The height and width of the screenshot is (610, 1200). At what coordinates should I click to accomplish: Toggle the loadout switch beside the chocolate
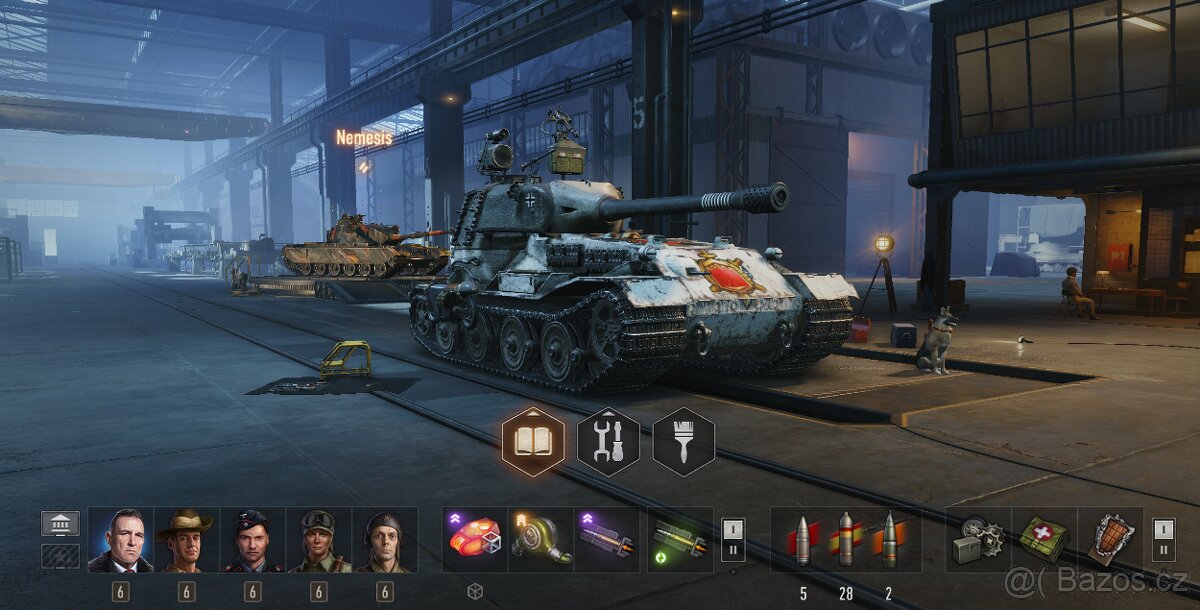pyautogui.click(x=1163, y=539)
